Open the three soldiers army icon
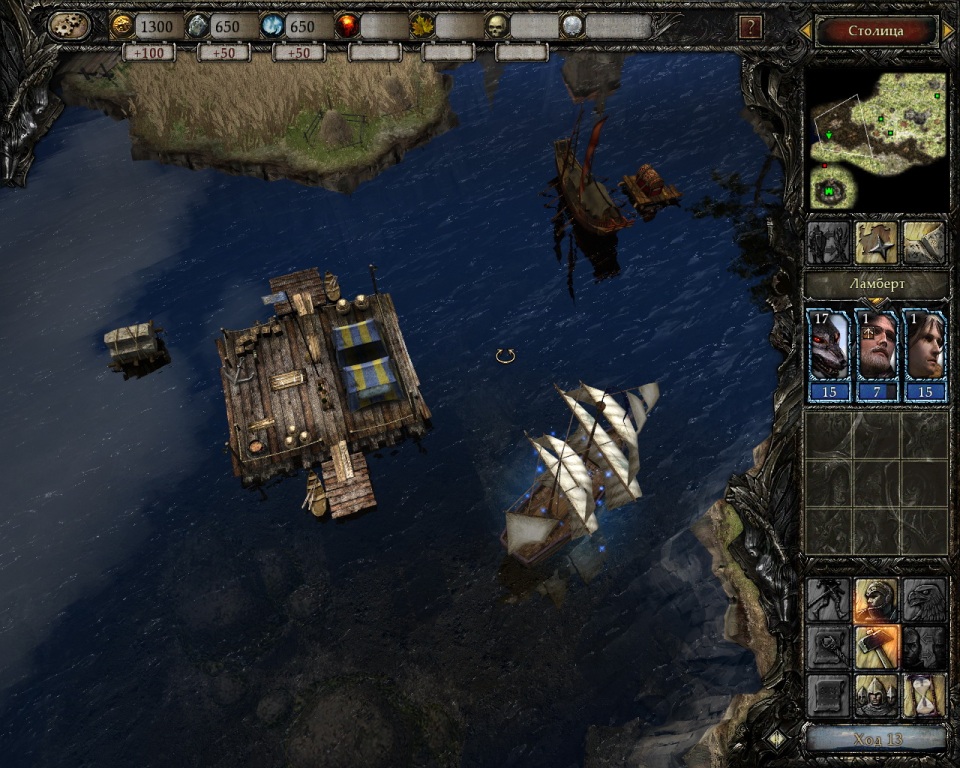Screen dimensions: 960x768 tap(876, 696)
